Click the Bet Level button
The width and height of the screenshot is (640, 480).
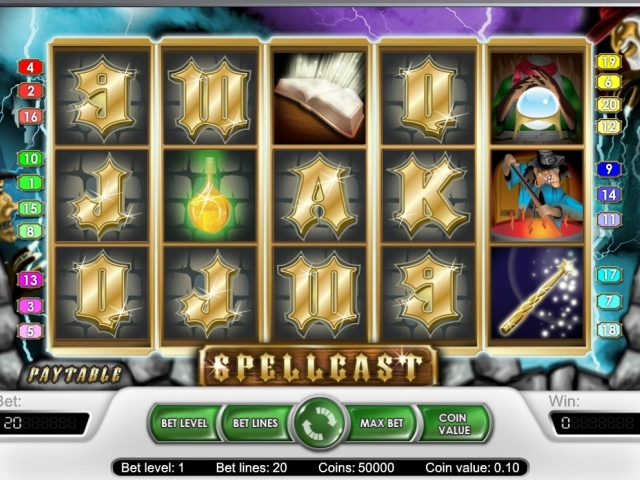pos(183,423)
